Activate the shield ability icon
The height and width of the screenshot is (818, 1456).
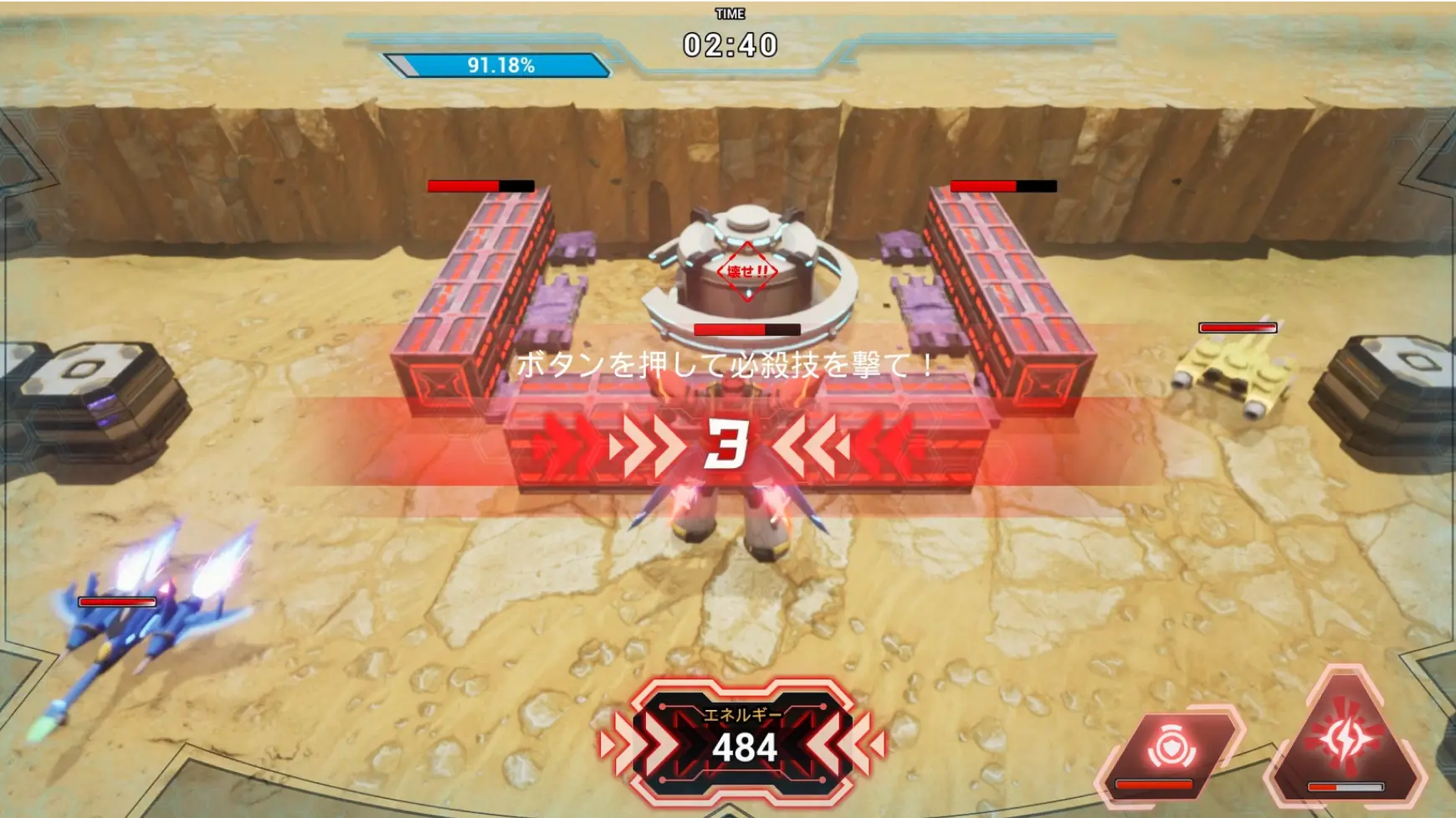1169,748
